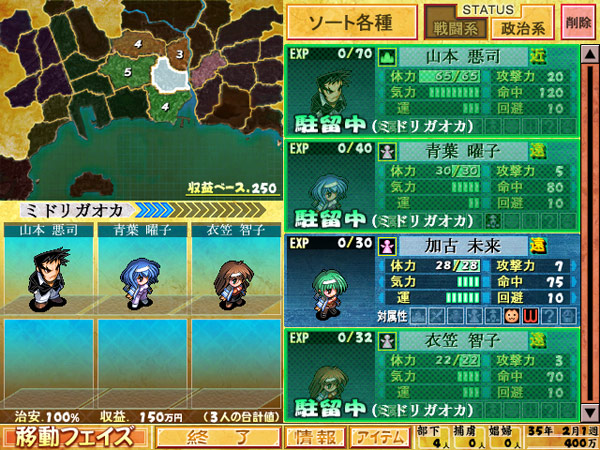This screenshot has height=450, width=600.
Task: Select 山本 悪司's character card in the list
Action: 430,91
